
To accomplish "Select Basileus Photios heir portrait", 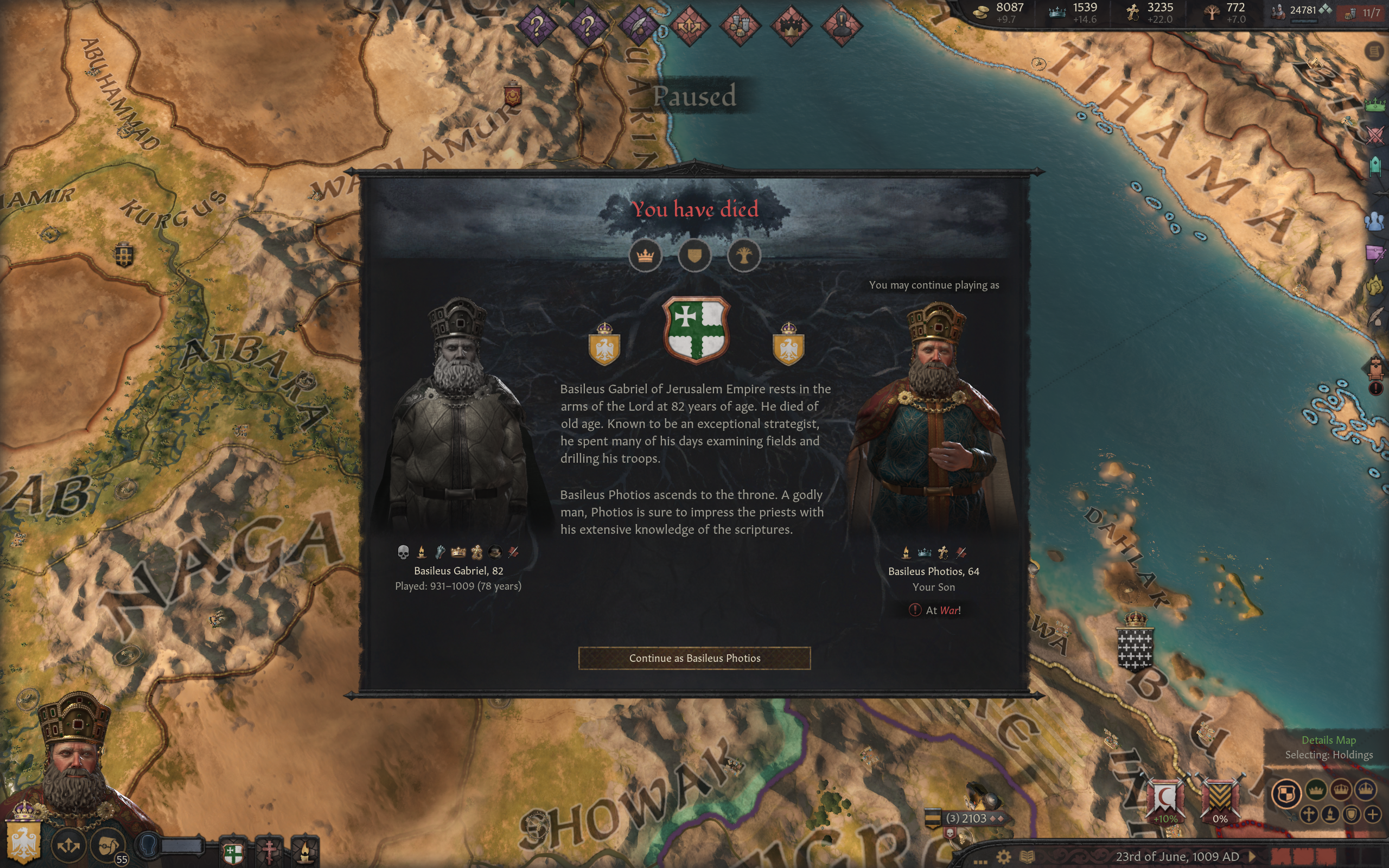I will coord(934,419).
